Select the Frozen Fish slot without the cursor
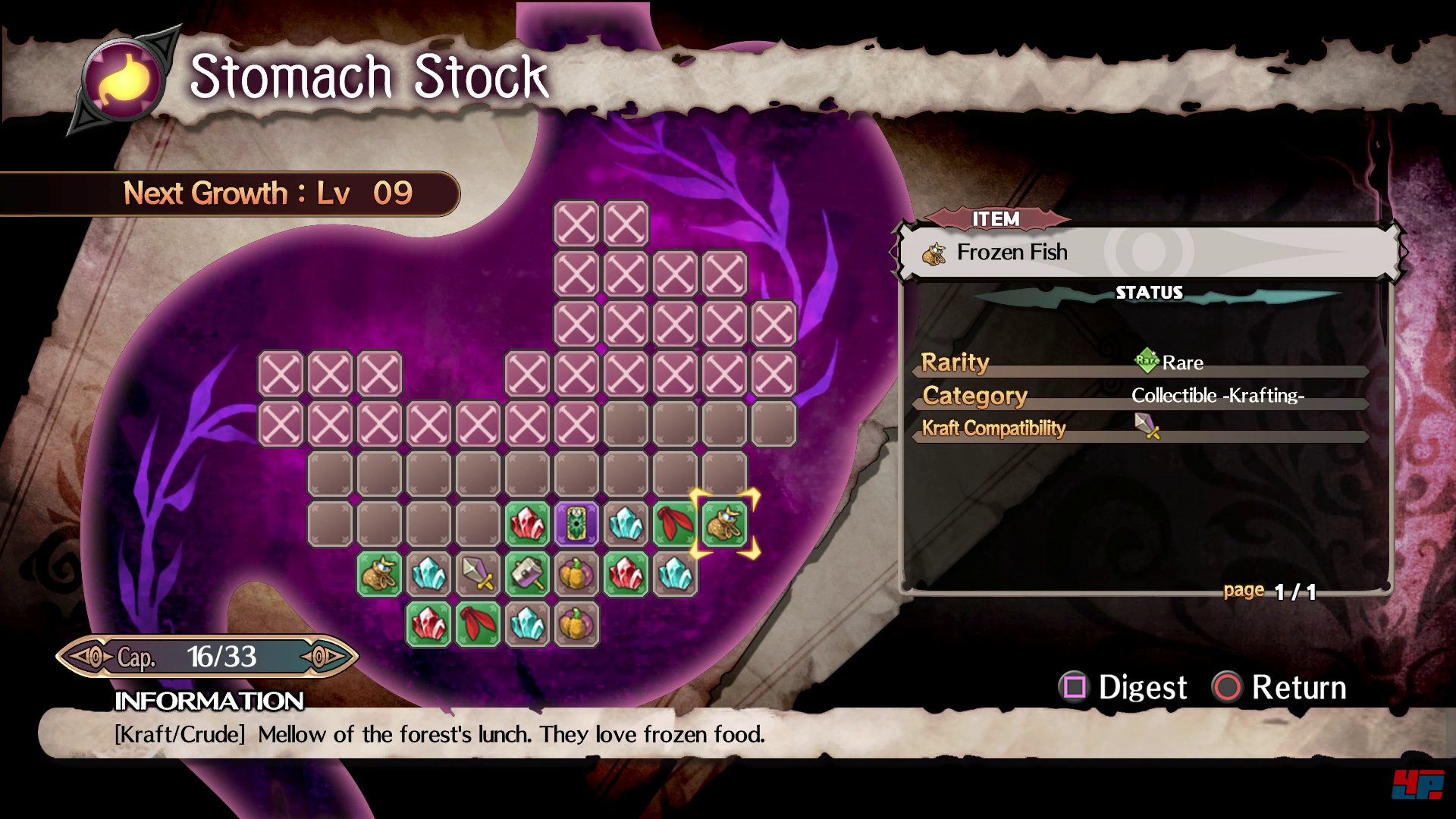Viewport: 1456px width, 819px height. click(379, 574)
